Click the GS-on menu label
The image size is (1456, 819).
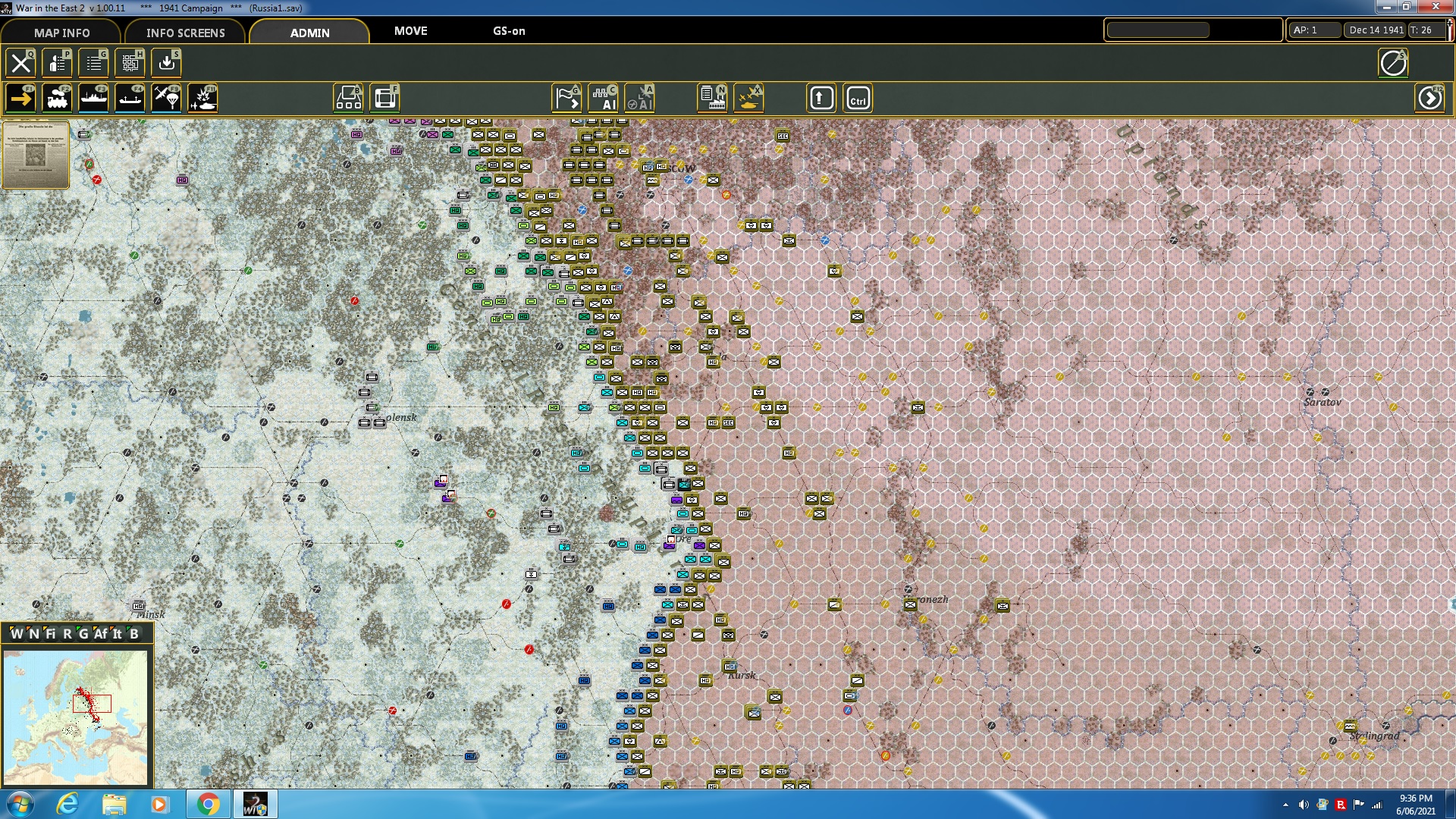point(509,31)
